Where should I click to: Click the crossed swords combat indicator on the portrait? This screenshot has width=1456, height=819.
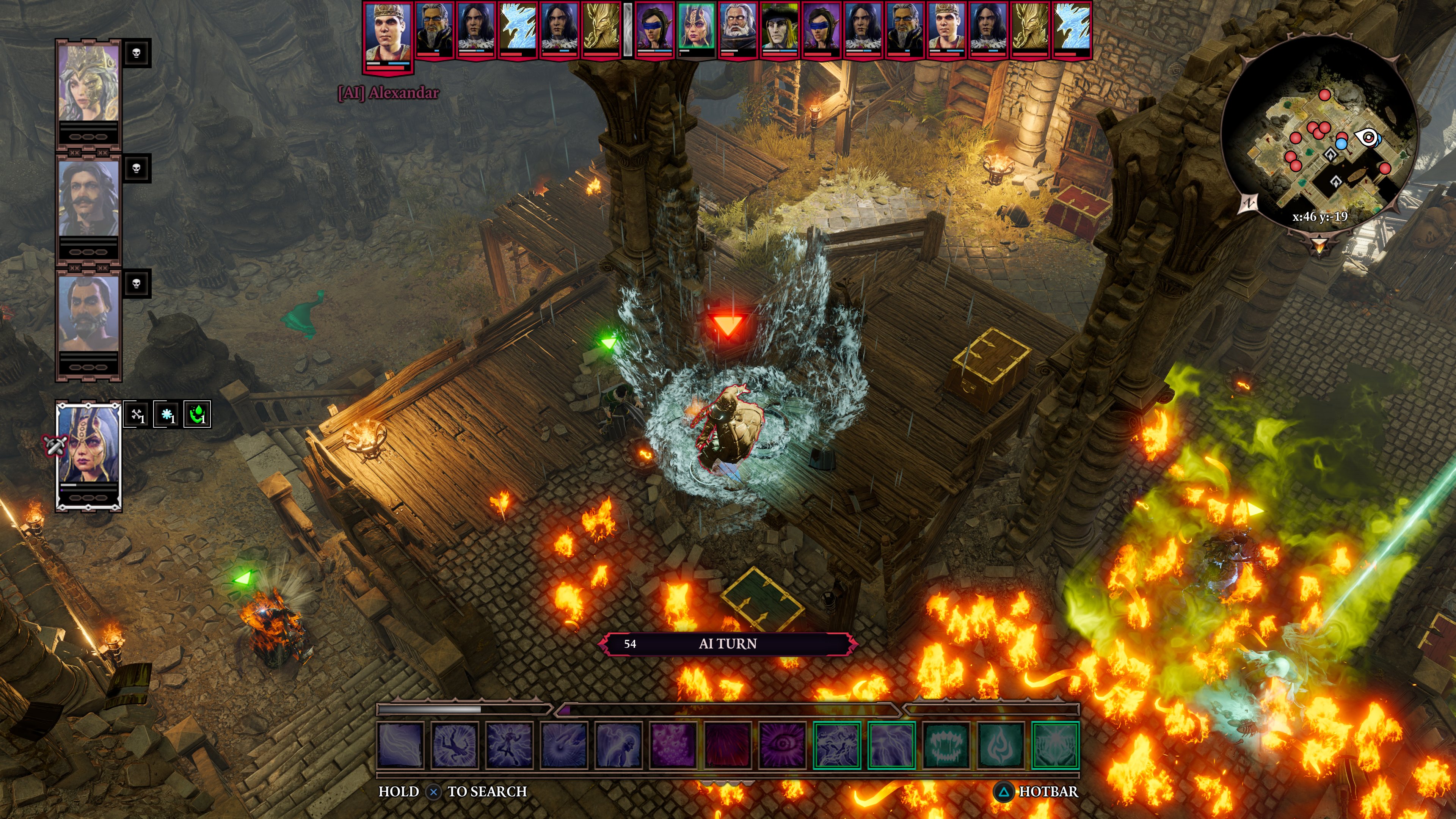click(x=55, y=446)
